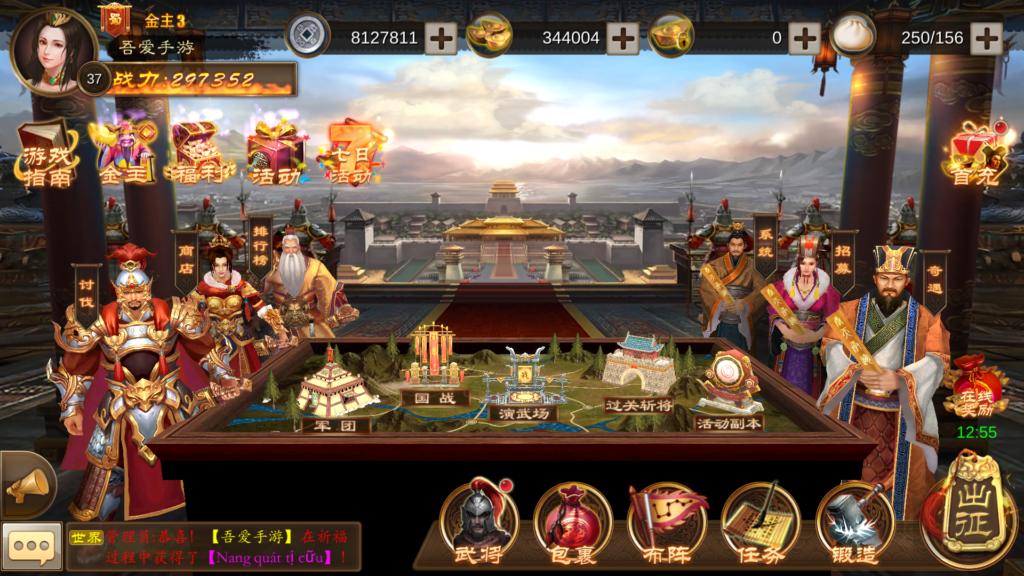Add gold ingots with plus button
The image size is (1024, 576).
tap(622, 38)
